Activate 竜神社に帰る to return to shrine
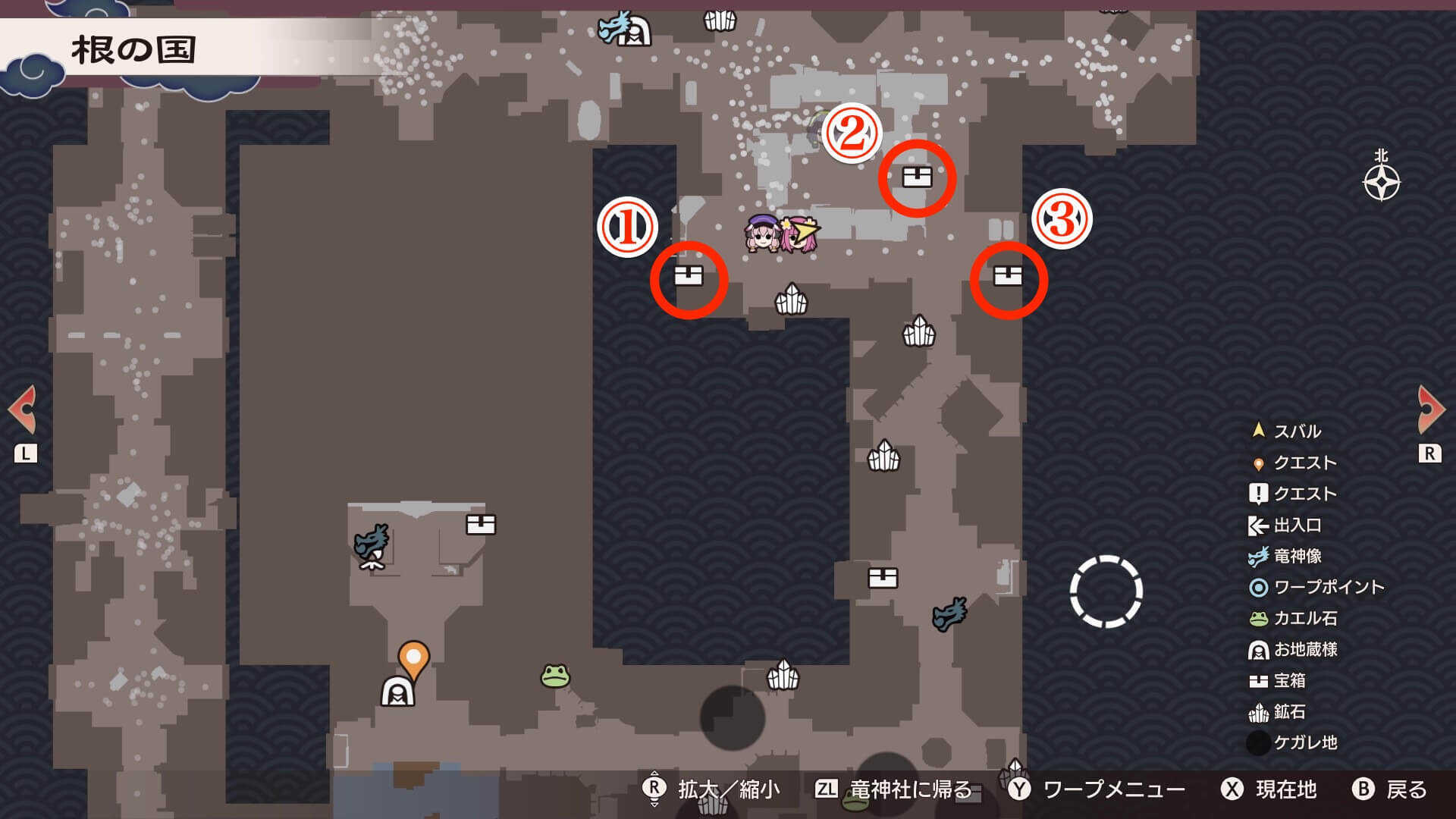 point(902,789)
